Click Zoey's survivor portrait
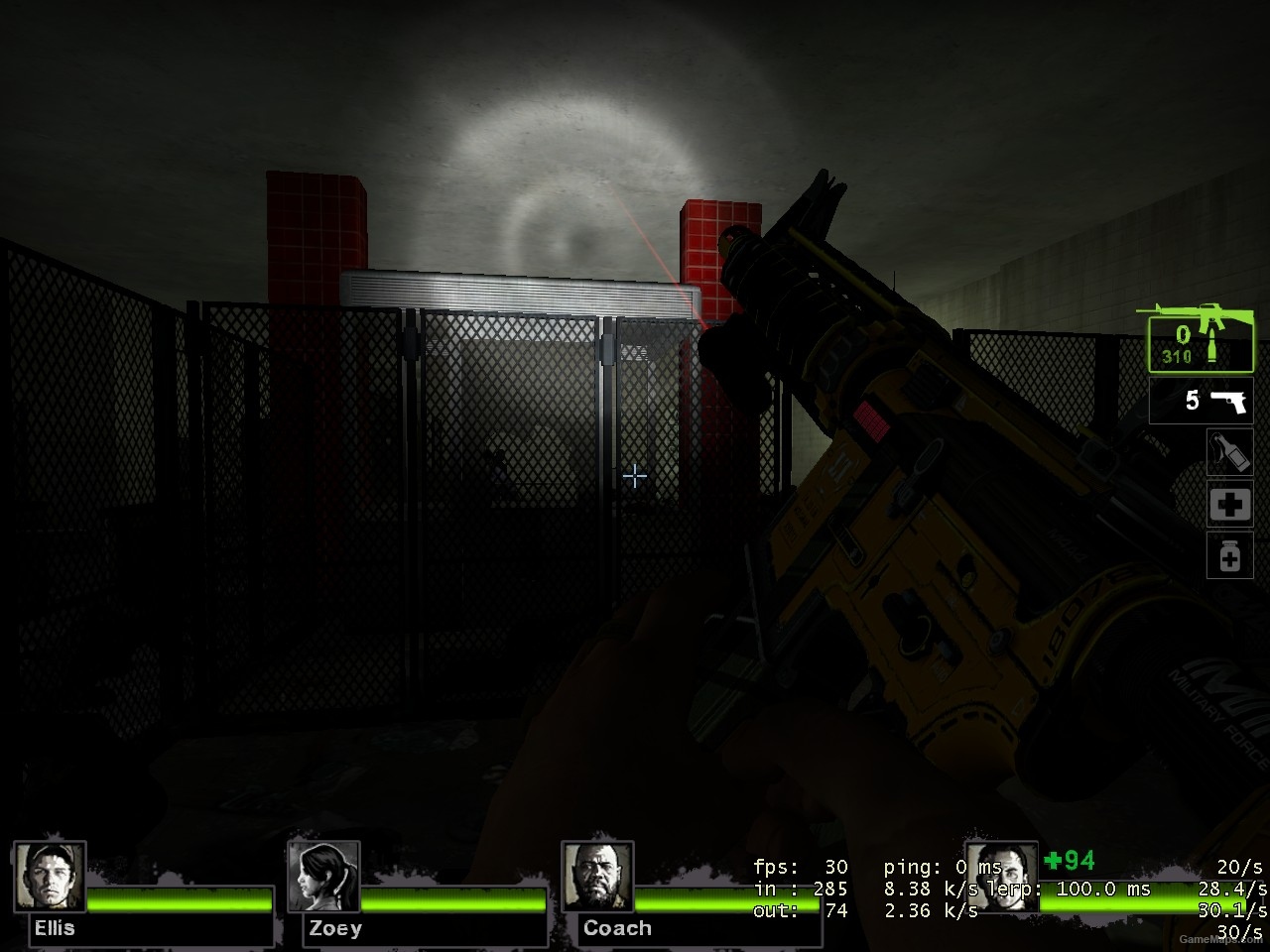1270x952 pixels. tap(323, 877)
